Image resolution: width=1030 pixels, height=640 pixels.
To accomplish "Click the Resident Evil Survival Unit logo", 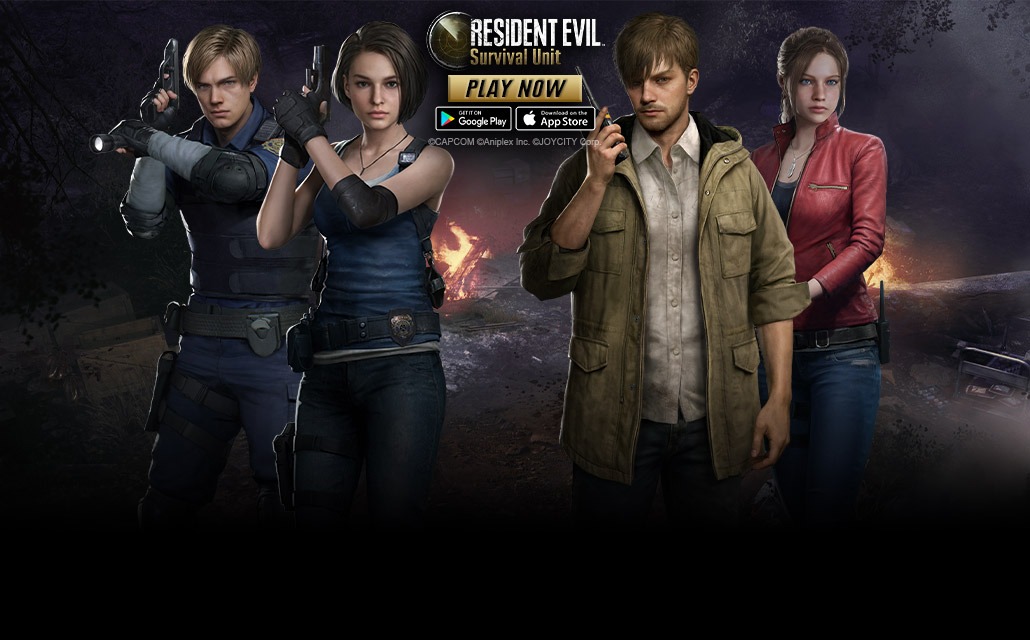I will (x=515, y=40).
